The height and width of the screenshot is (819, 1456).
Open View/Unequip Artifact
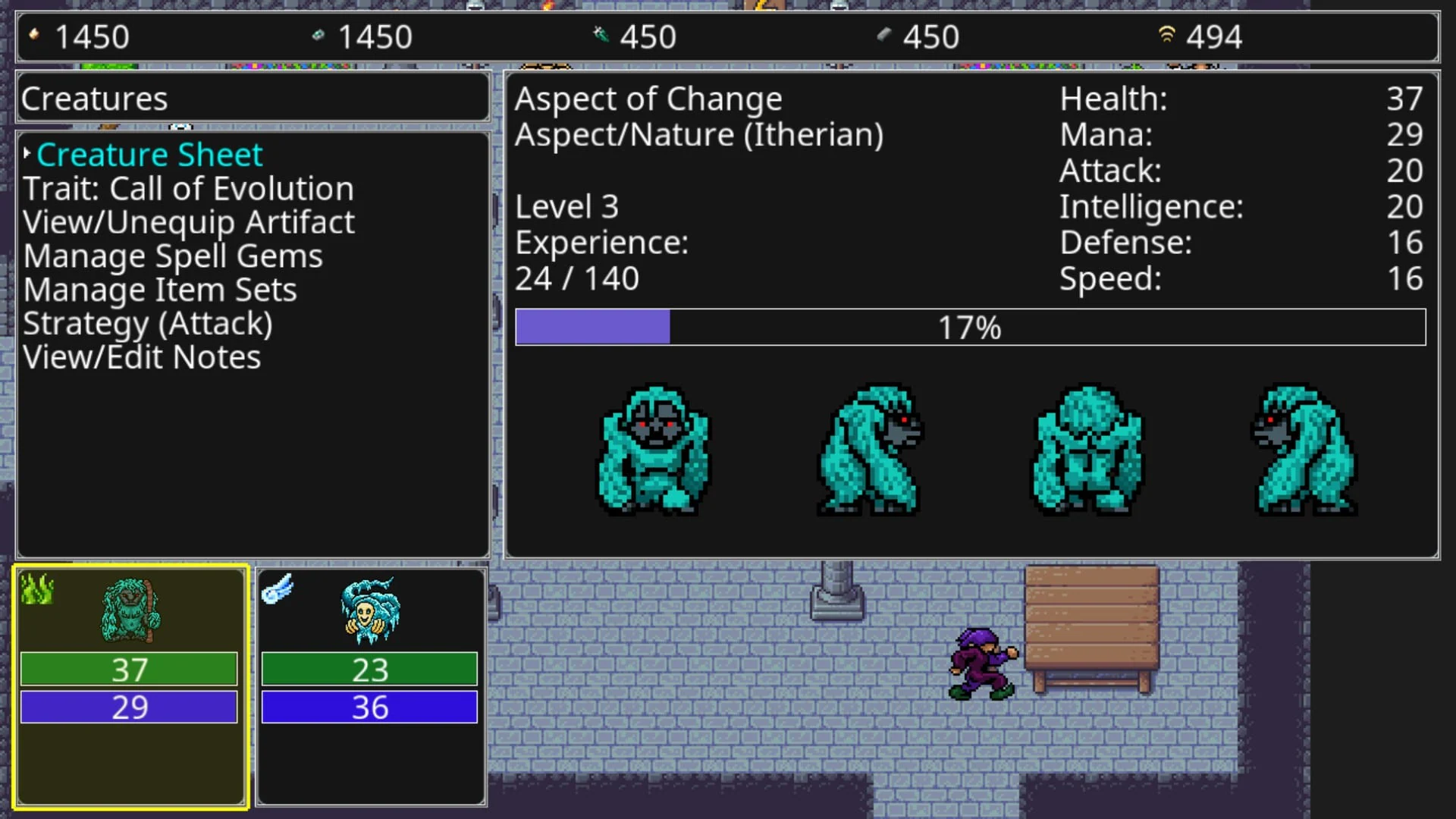point(189,221)
